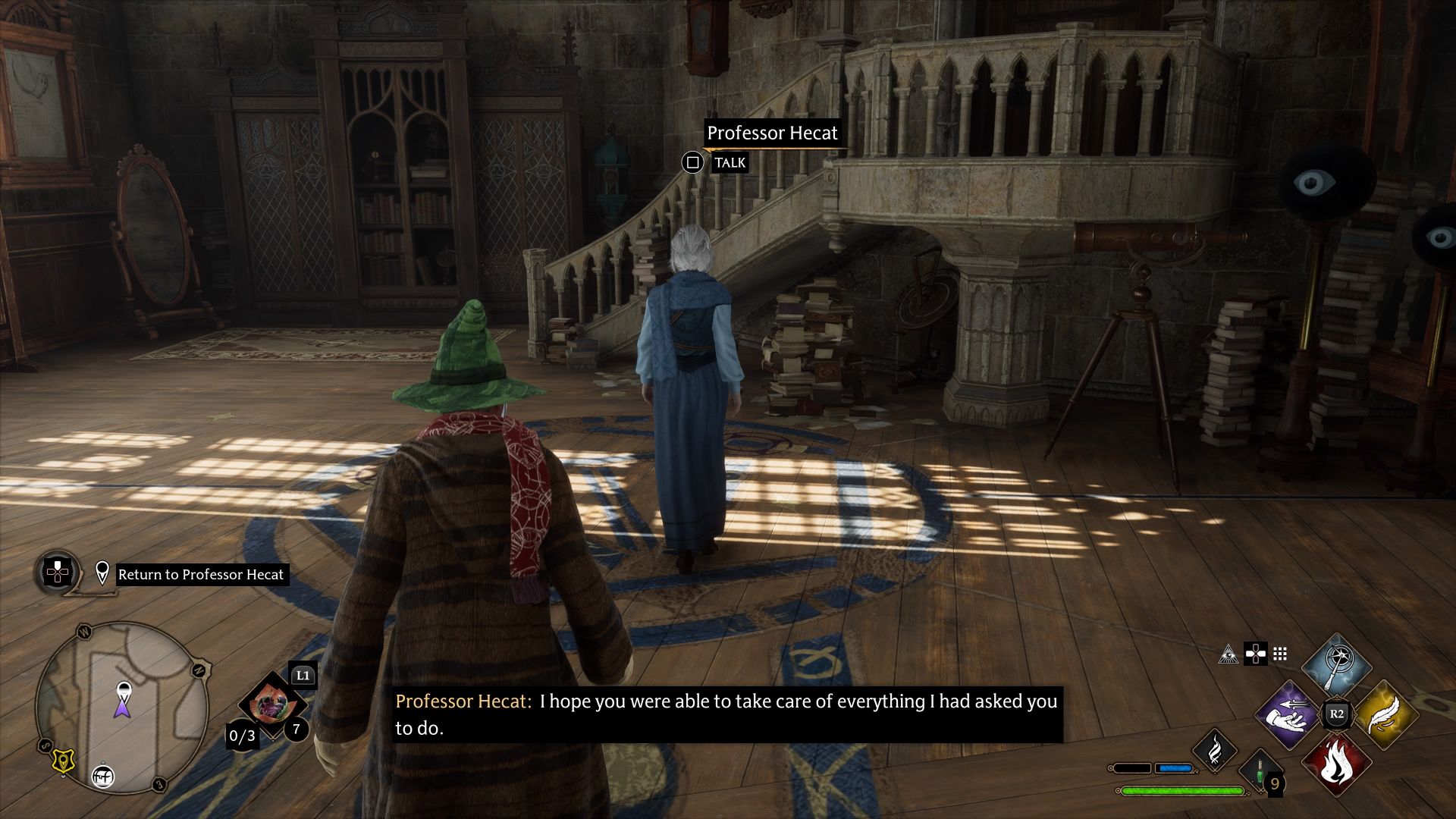
Task: Open the spell collection grid icon
Action: coord(1279,654)
